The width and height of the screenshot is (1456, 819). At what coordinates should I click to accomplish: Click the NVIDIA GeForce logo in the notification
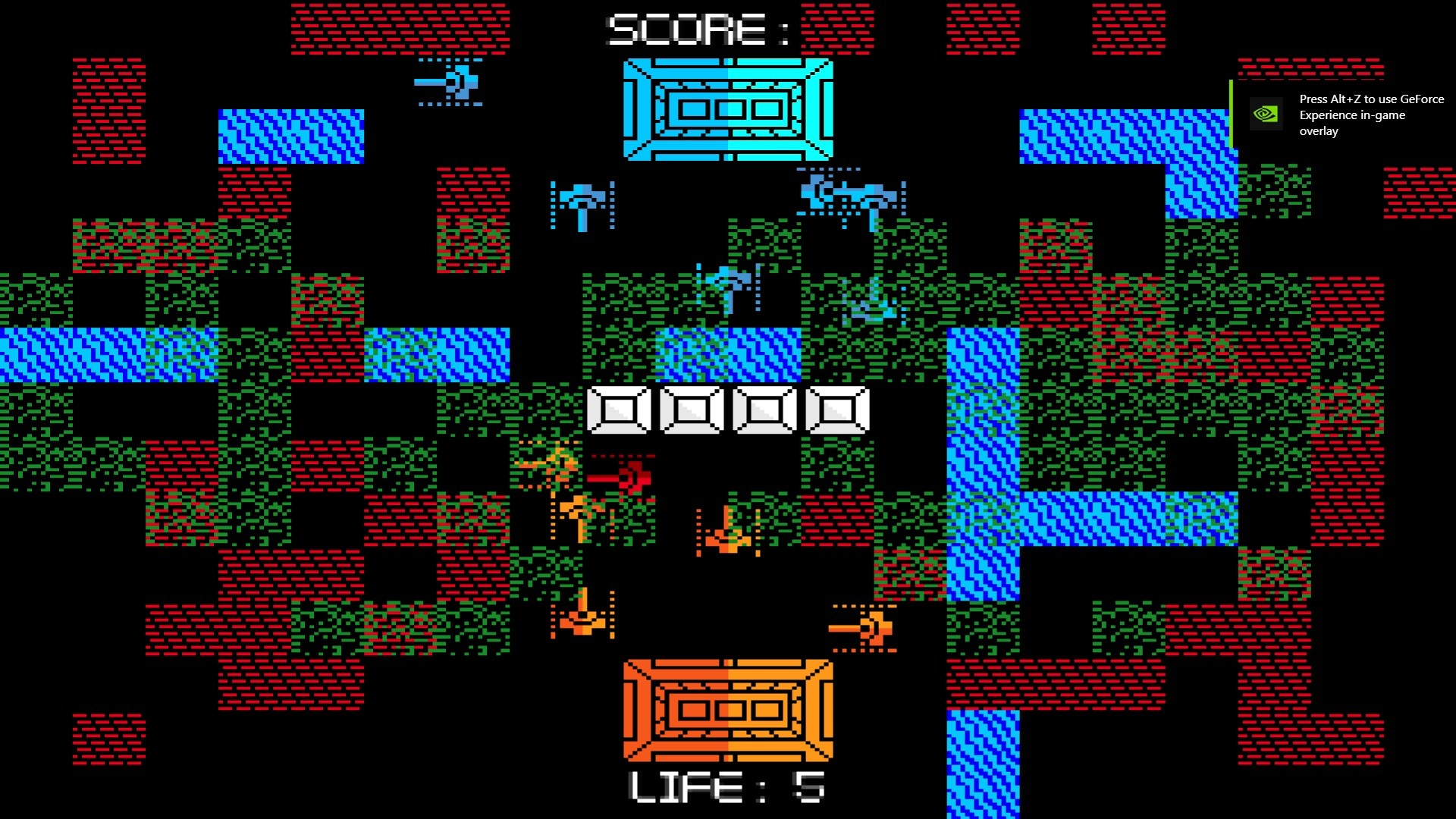point(1265,115)
